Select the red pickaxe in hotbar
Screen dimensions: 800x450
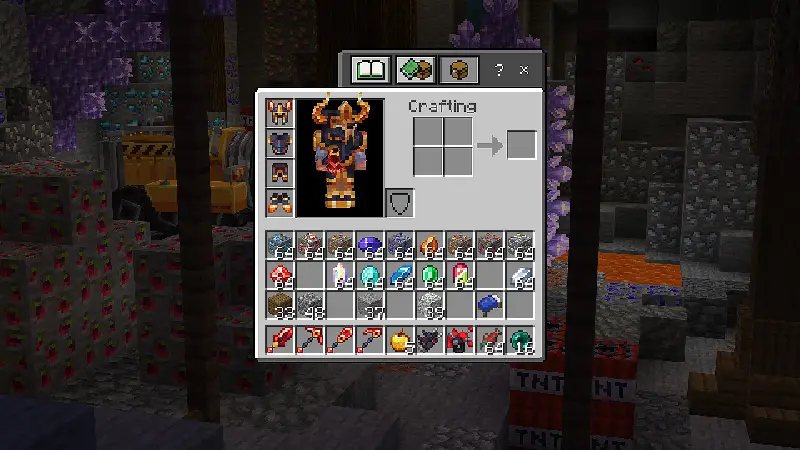coord(311,340)
